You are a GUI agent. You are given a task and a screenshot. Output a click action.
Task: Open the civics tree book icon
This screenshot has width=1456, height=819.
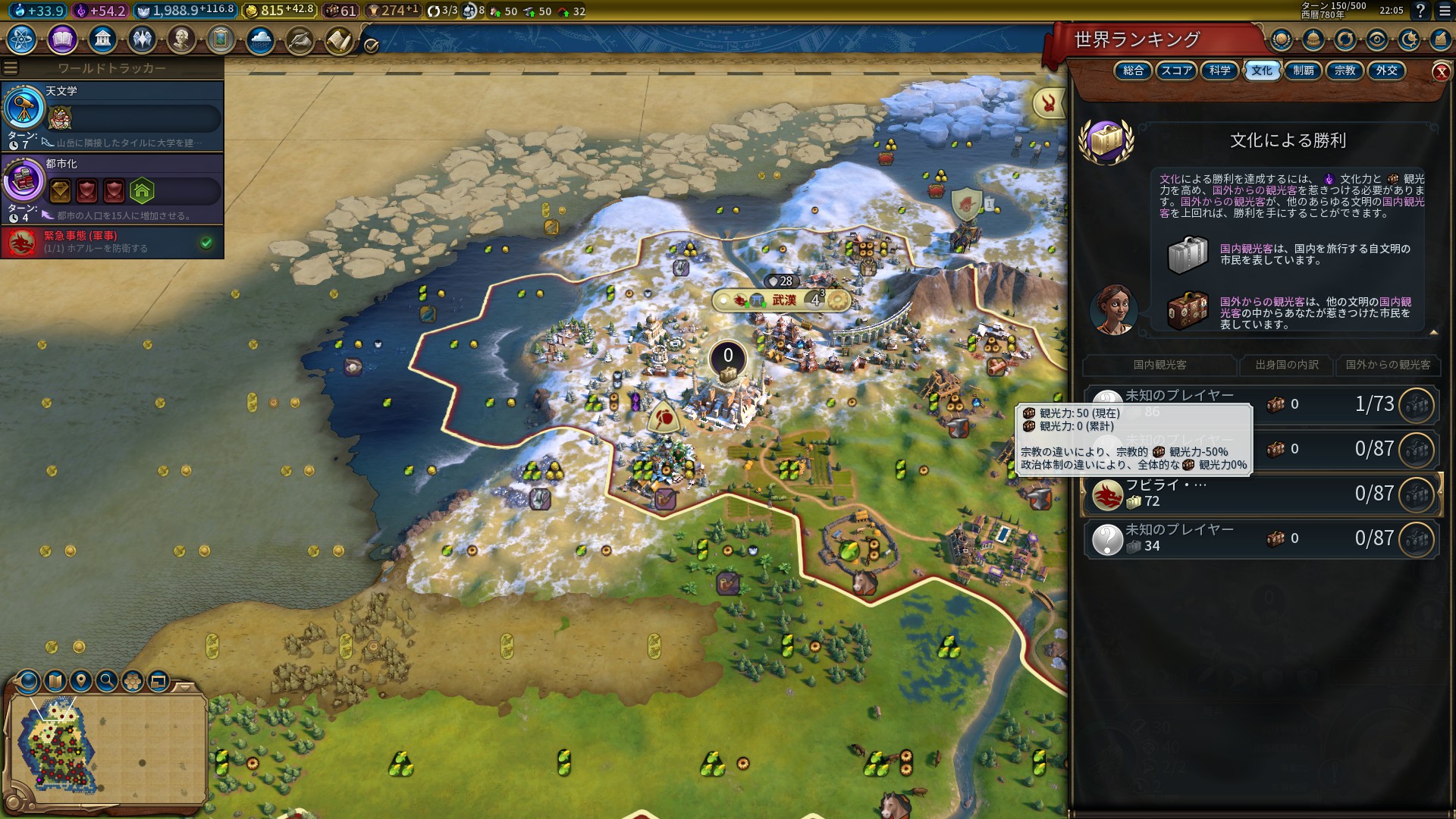click(62, 39)
